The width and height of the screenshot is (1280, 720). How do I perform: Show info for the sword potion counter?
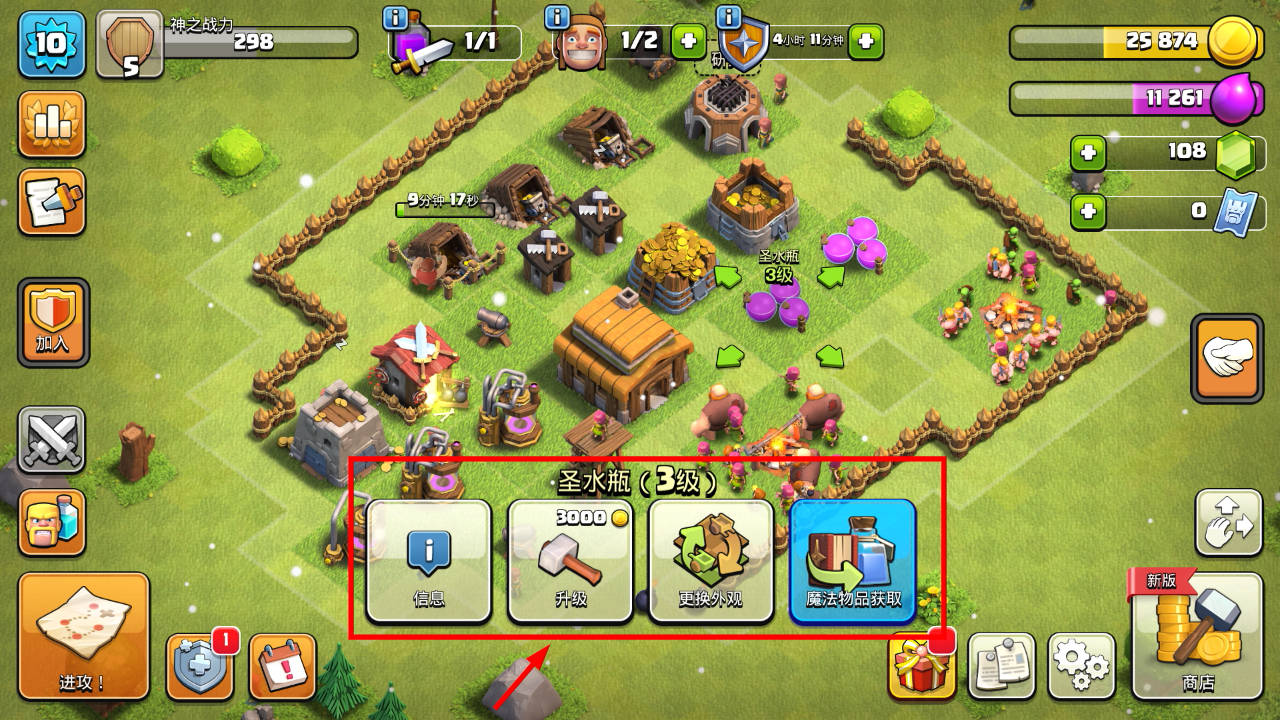click(x=395, y=17)
